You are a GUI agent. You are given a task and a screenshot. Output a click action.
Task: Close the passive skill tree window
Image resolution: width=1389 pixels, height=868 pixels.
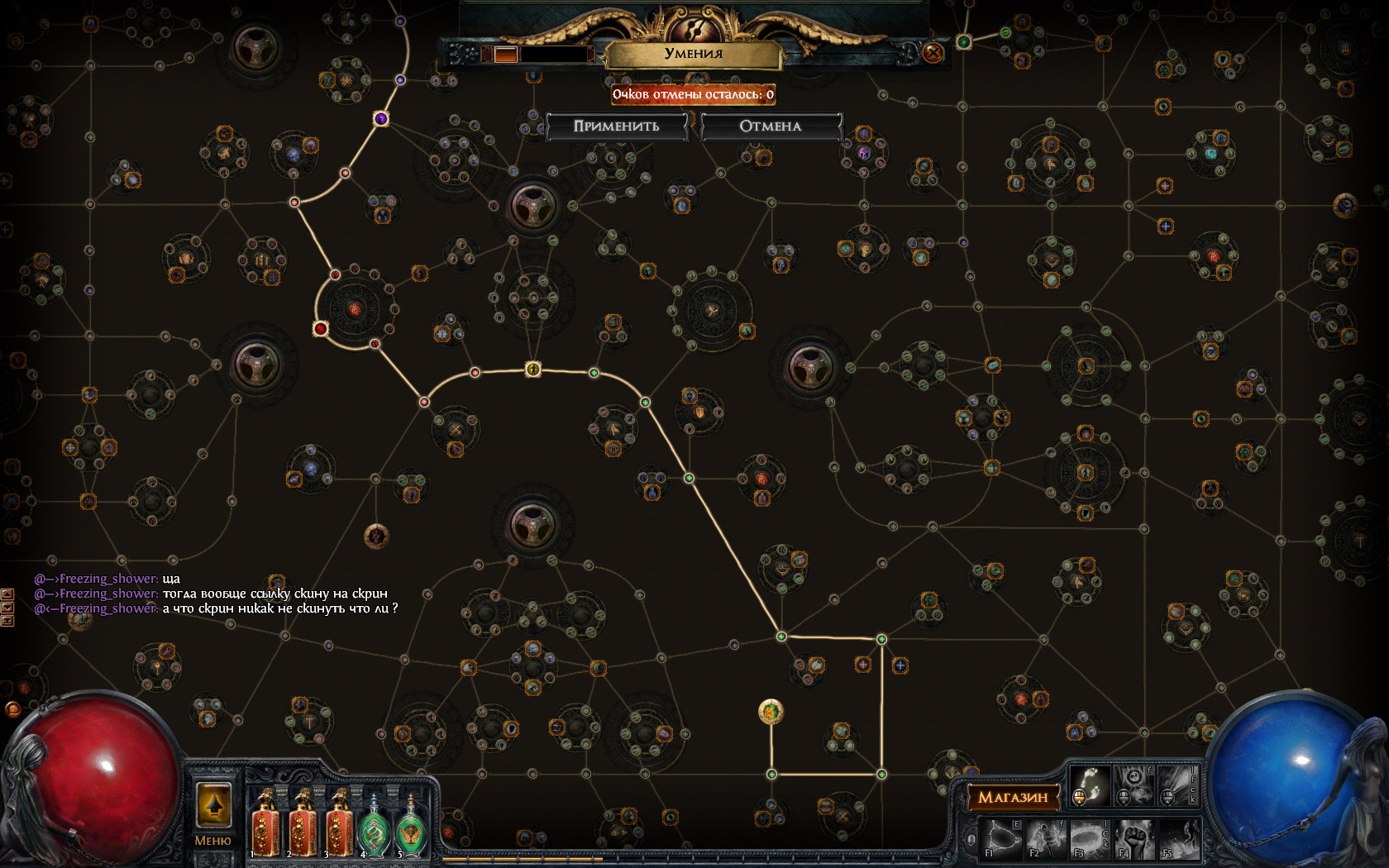[x=933, y=54]
